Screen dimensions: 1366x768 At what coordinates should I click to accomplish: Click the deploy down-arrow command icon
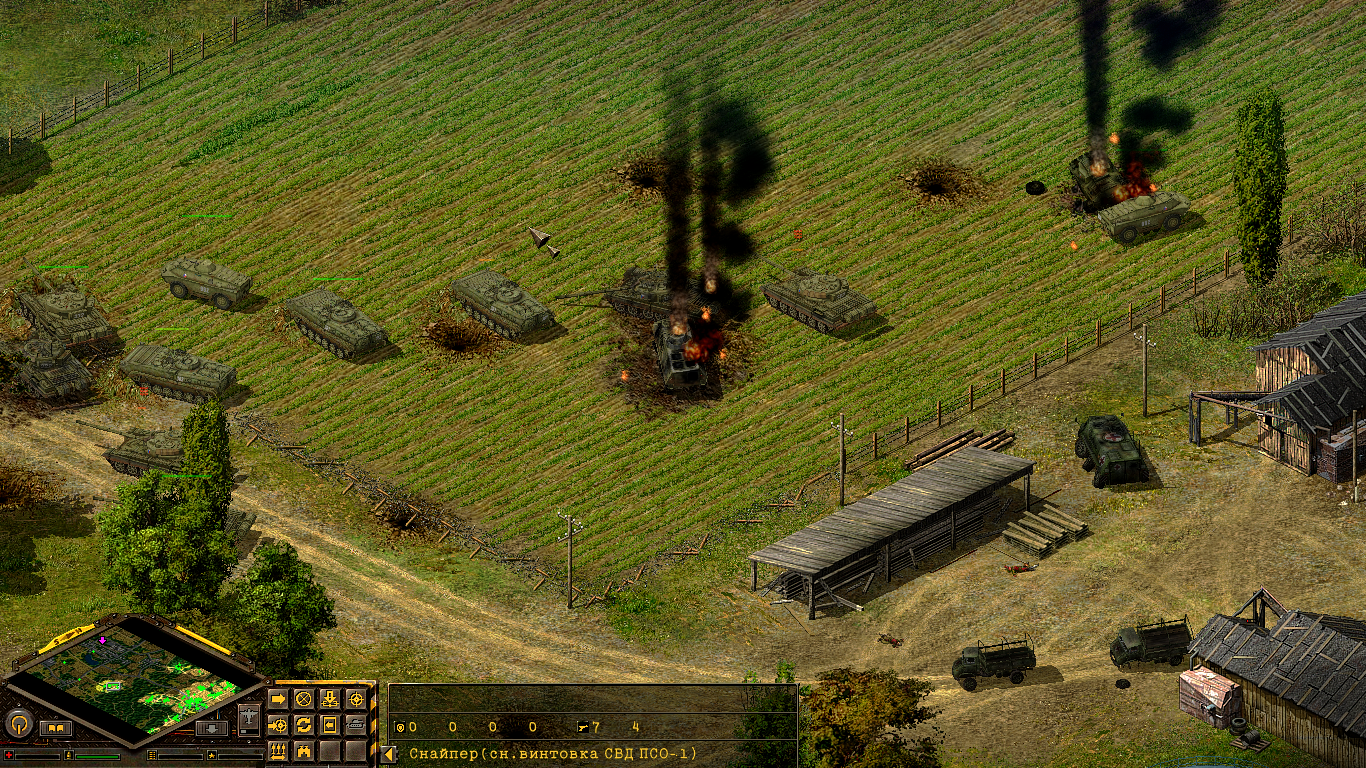pyautogui.click(x=330, y=698)
